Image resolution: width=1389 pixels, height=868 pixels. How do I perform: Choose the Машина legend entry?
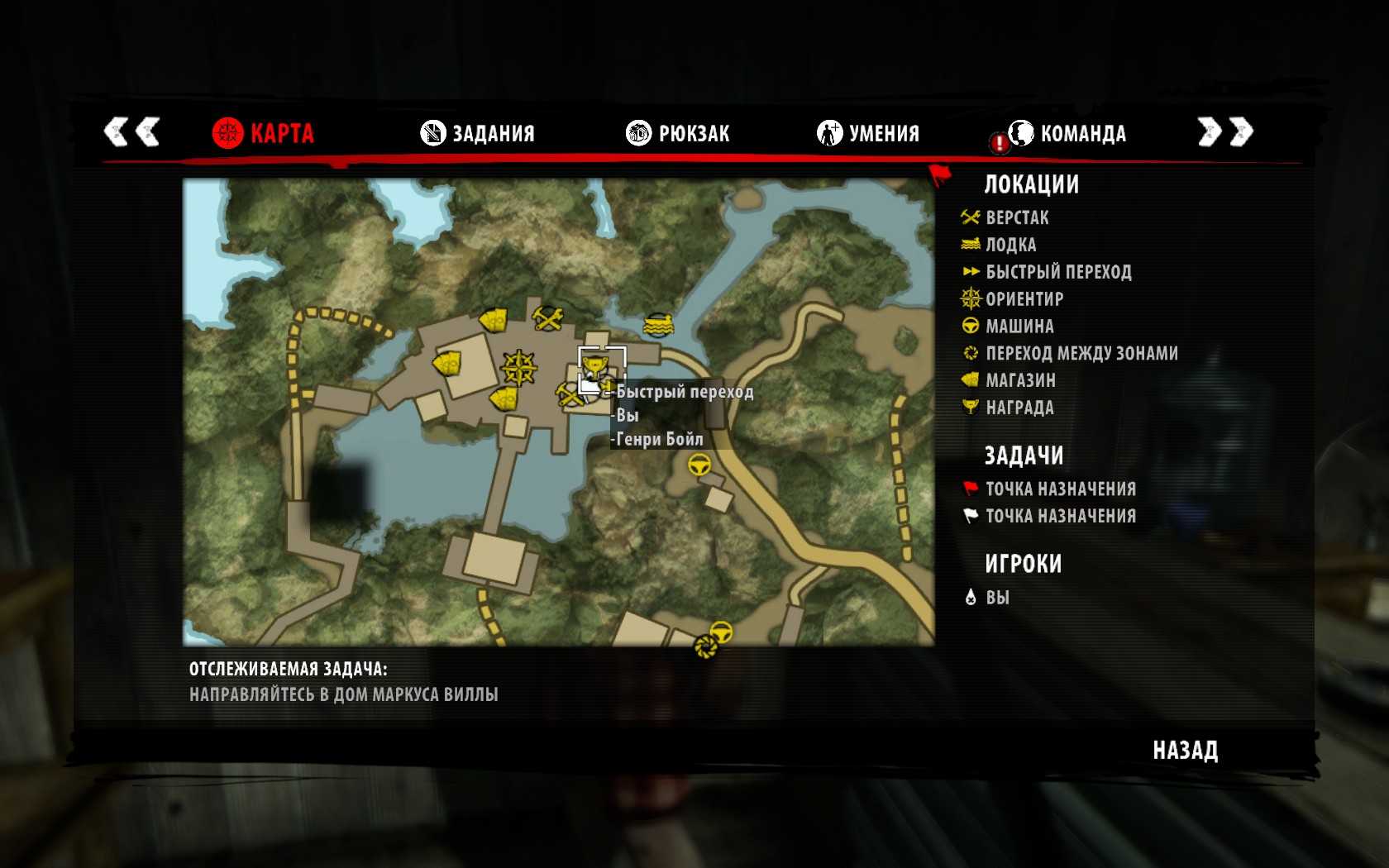[x=1019, y=327]
